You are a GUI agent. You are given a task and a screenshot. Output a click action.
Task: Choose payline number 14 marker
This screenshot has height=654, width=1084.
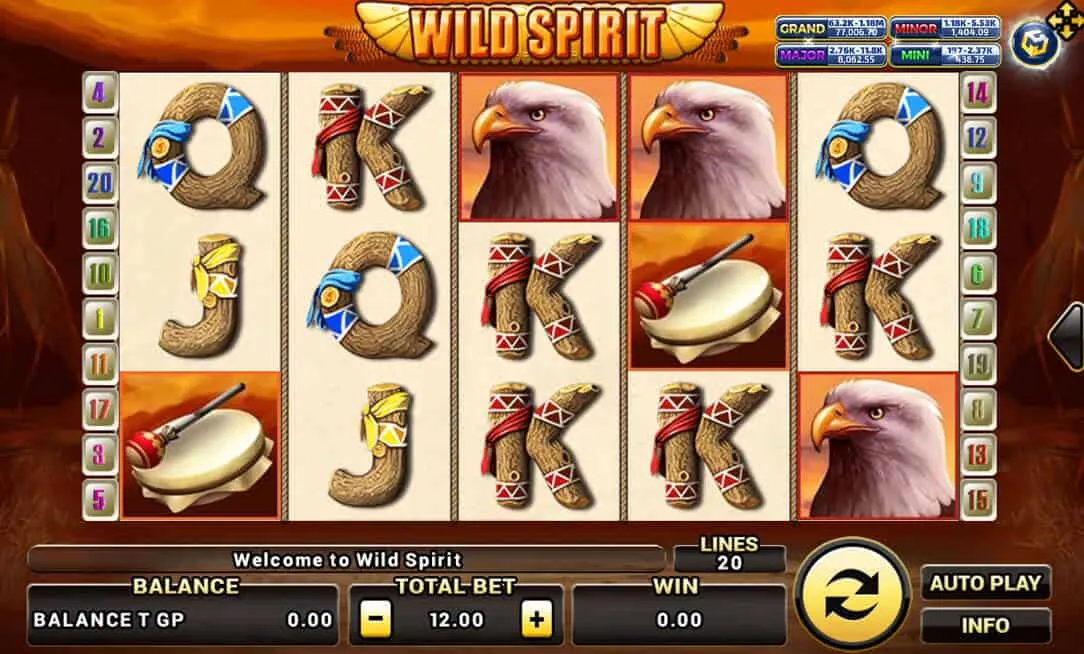977,94
